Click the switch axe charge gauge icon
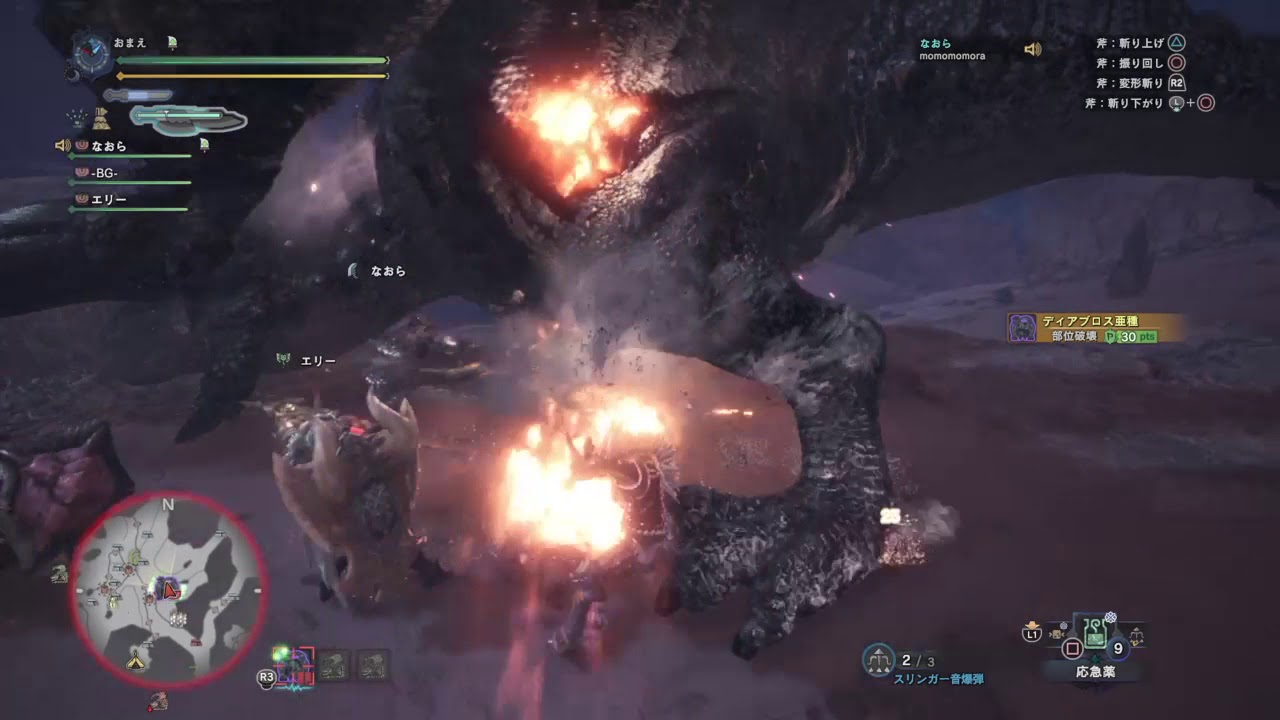The width and height of the screenshot is (1280, 720). (177, 119)
